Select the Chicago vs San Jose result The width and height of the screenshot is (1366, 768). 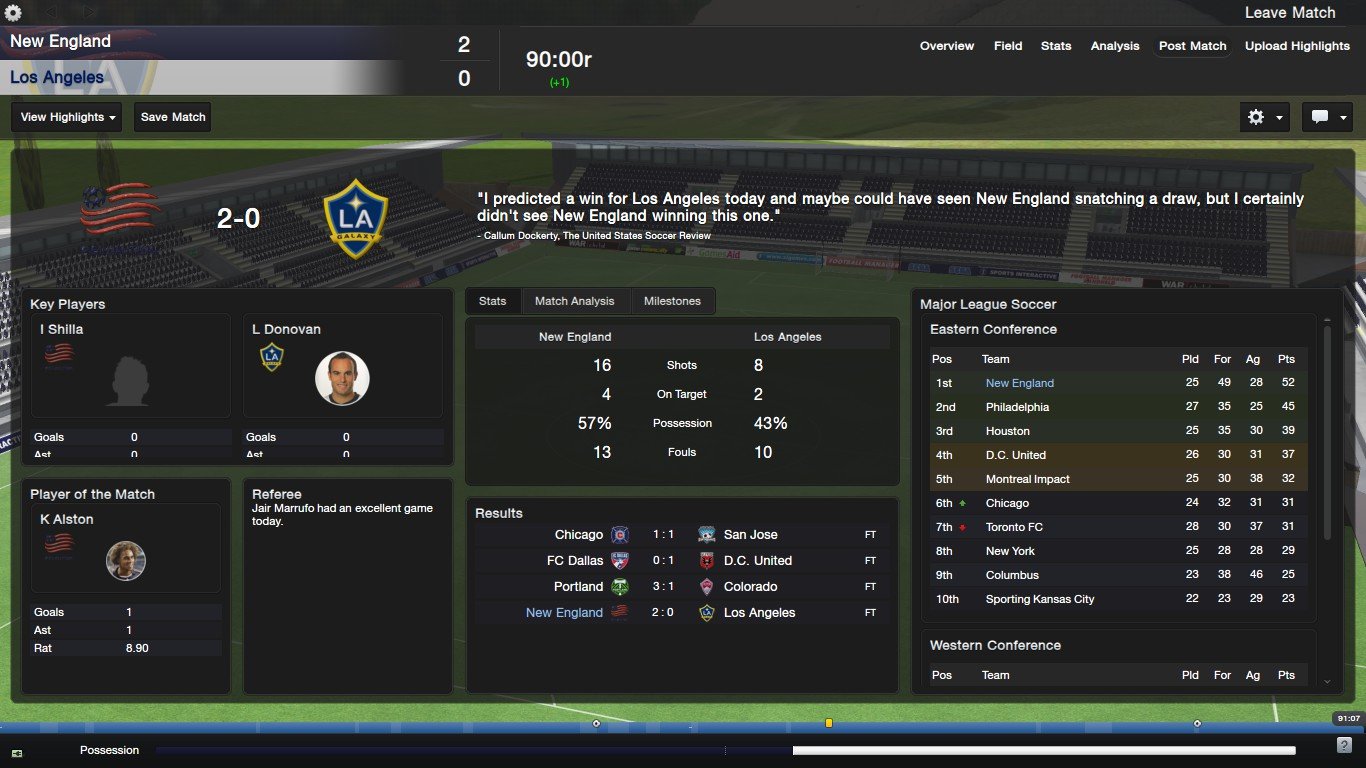[680, 535]
